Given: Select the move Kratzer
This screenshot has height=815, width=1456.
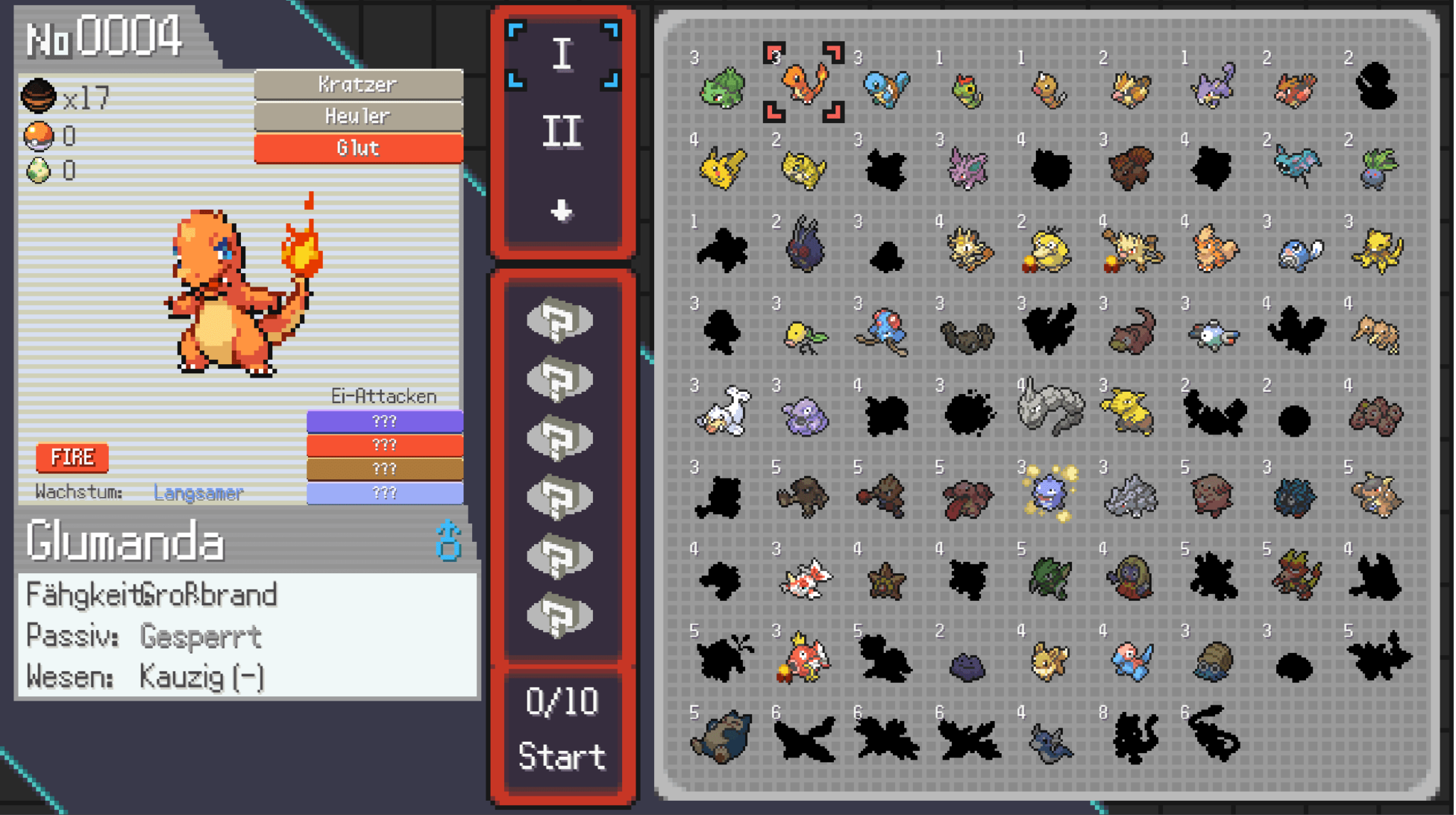Looking at the screenshot, I should tap(358, 85).
